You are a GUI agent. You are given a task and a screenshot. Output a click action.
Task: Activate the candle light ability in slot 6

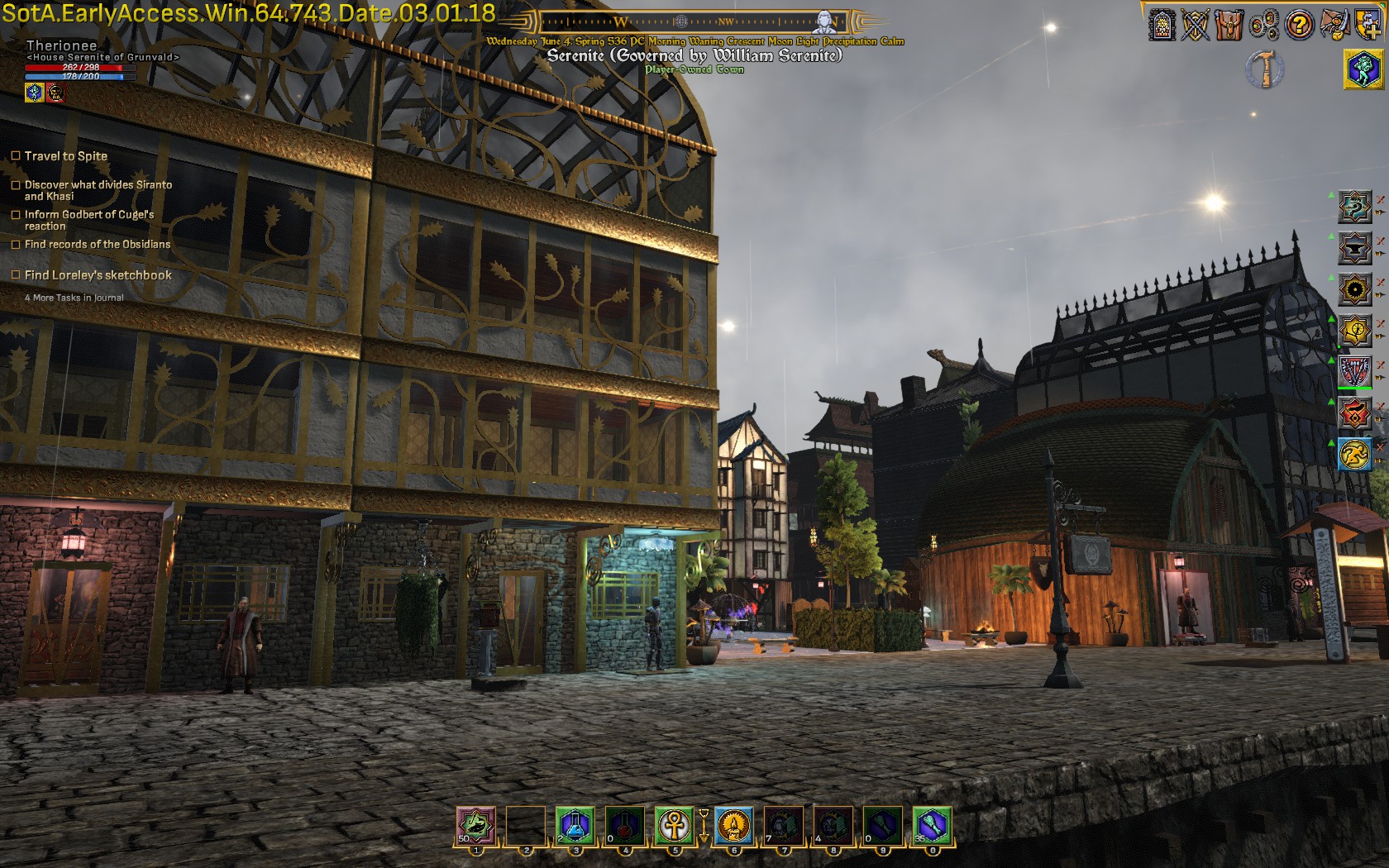coord(733,825)
